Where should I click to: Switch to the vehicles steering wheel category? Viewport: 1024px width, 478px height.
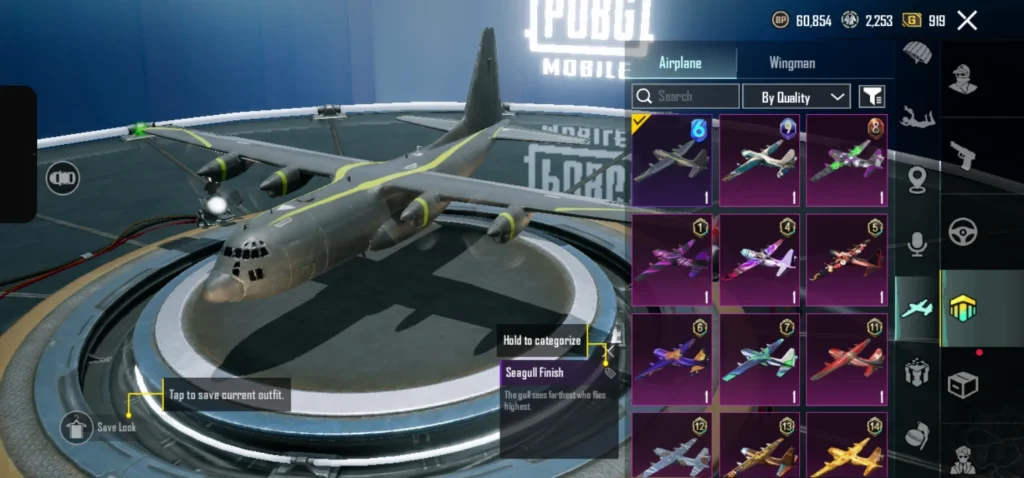click(x=963, y=232)
